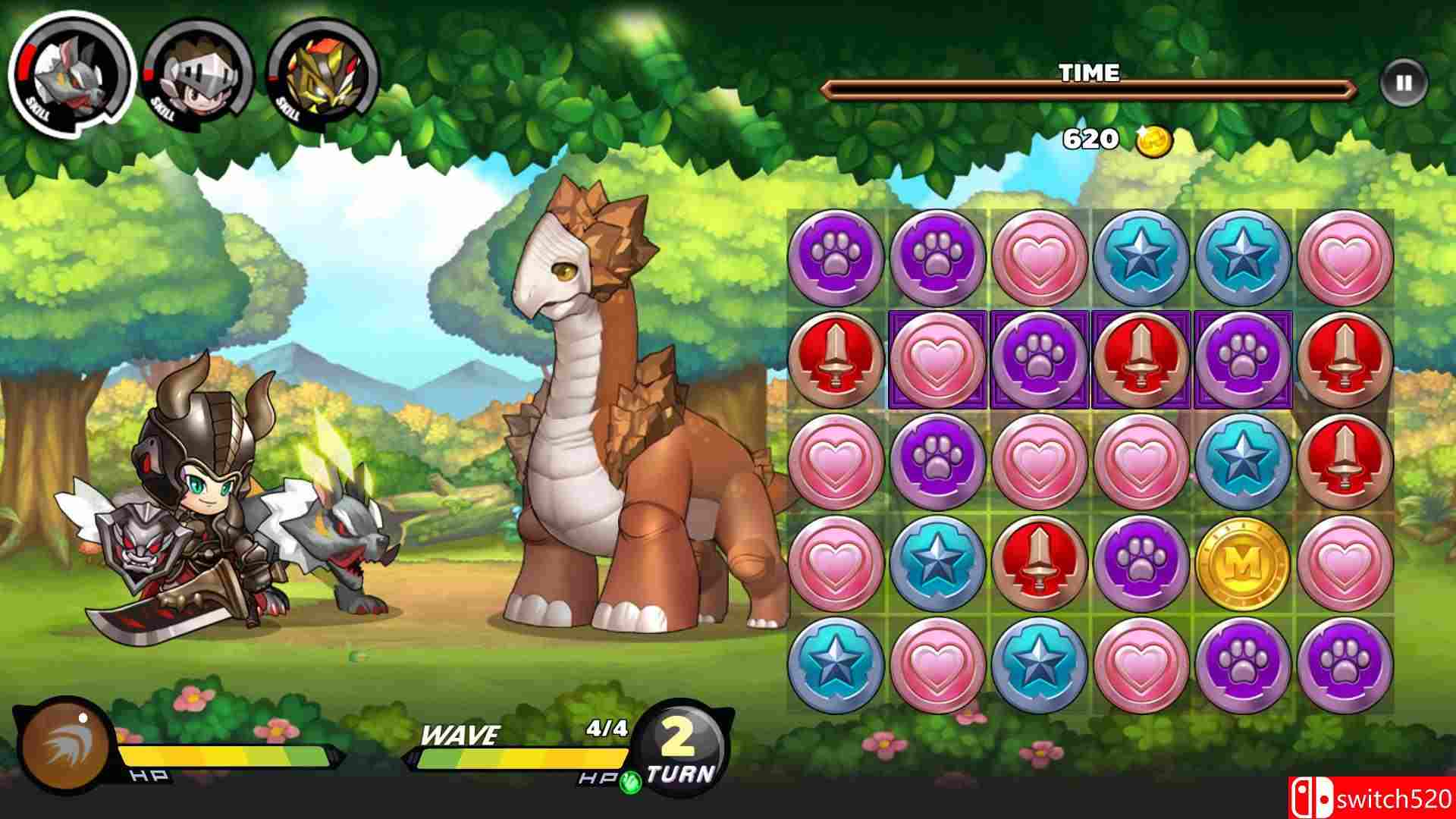
Task: Select the purple paw orb in the top row
Action: point(839,256)
